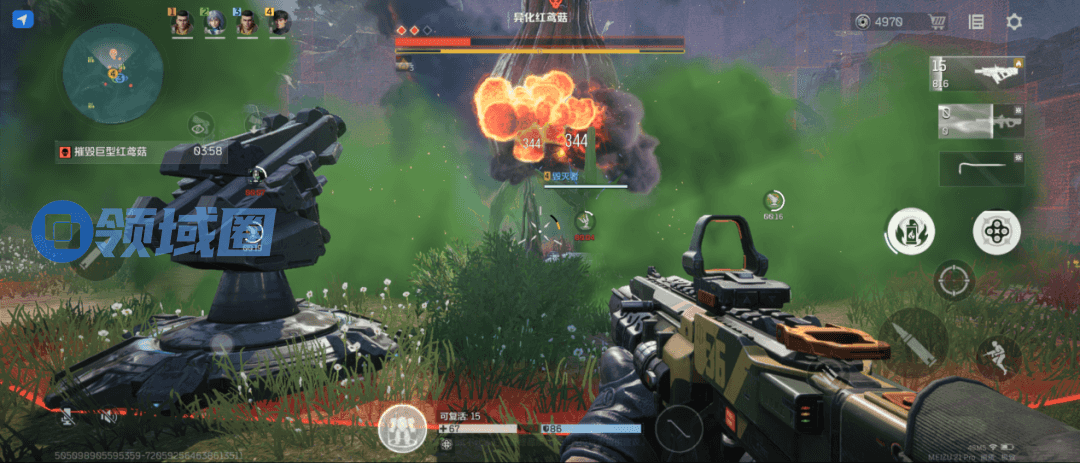1080x463 pixels.
Task: Open the list menu icon
Action: tap(976, 22)
